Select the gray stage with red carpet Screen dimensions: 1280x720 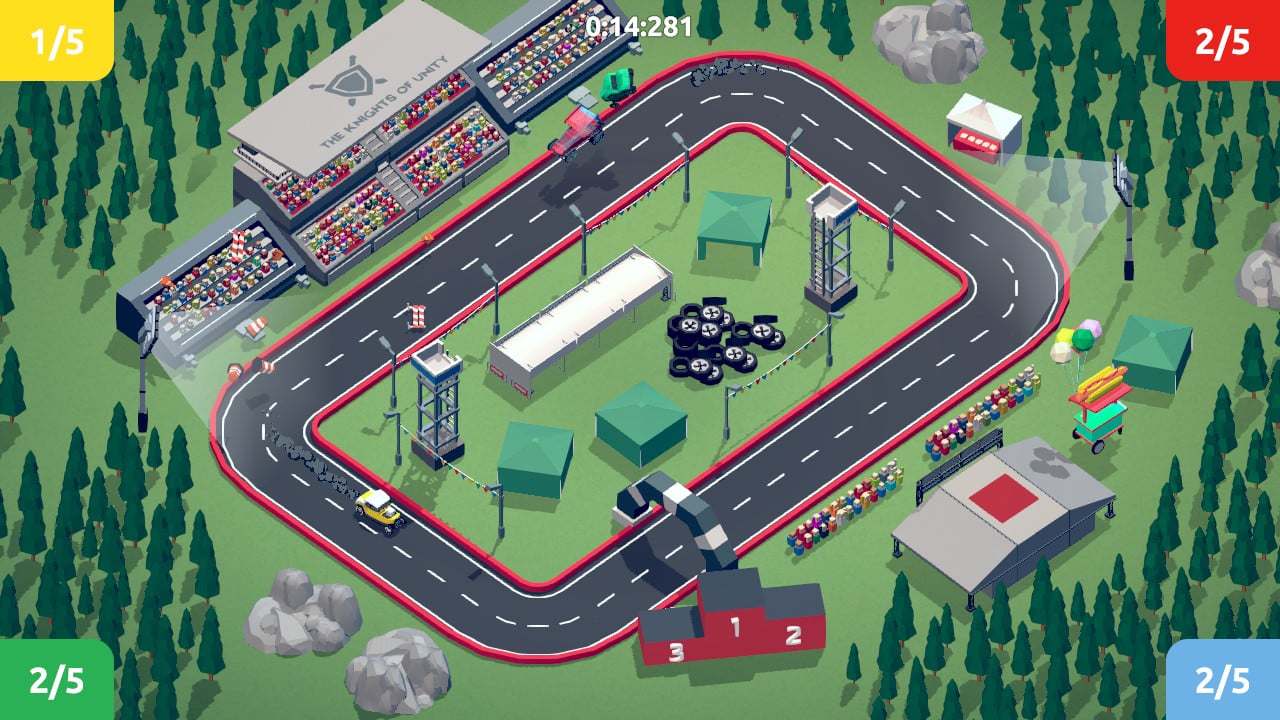point(1000,500)
